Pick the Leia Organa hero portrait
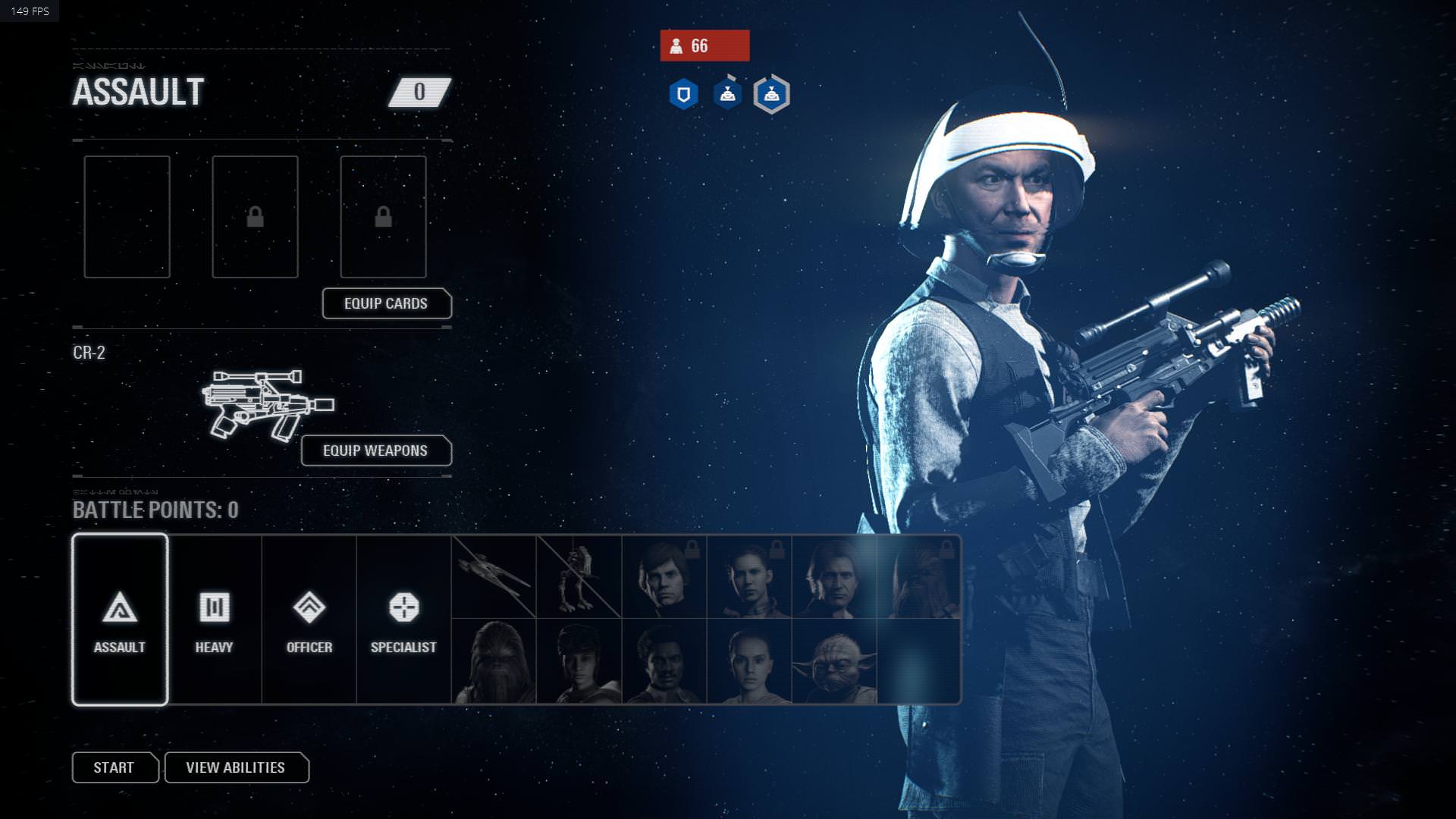The height and width of the screenshot is (819, 1456). [x=749, y=577]
